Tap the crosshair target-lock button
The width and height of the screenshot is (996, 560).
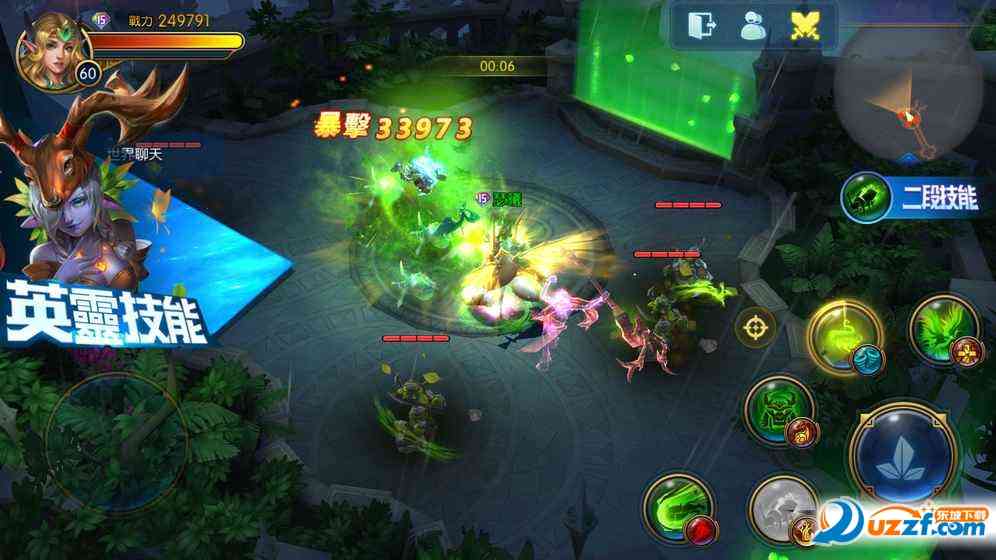756,326
